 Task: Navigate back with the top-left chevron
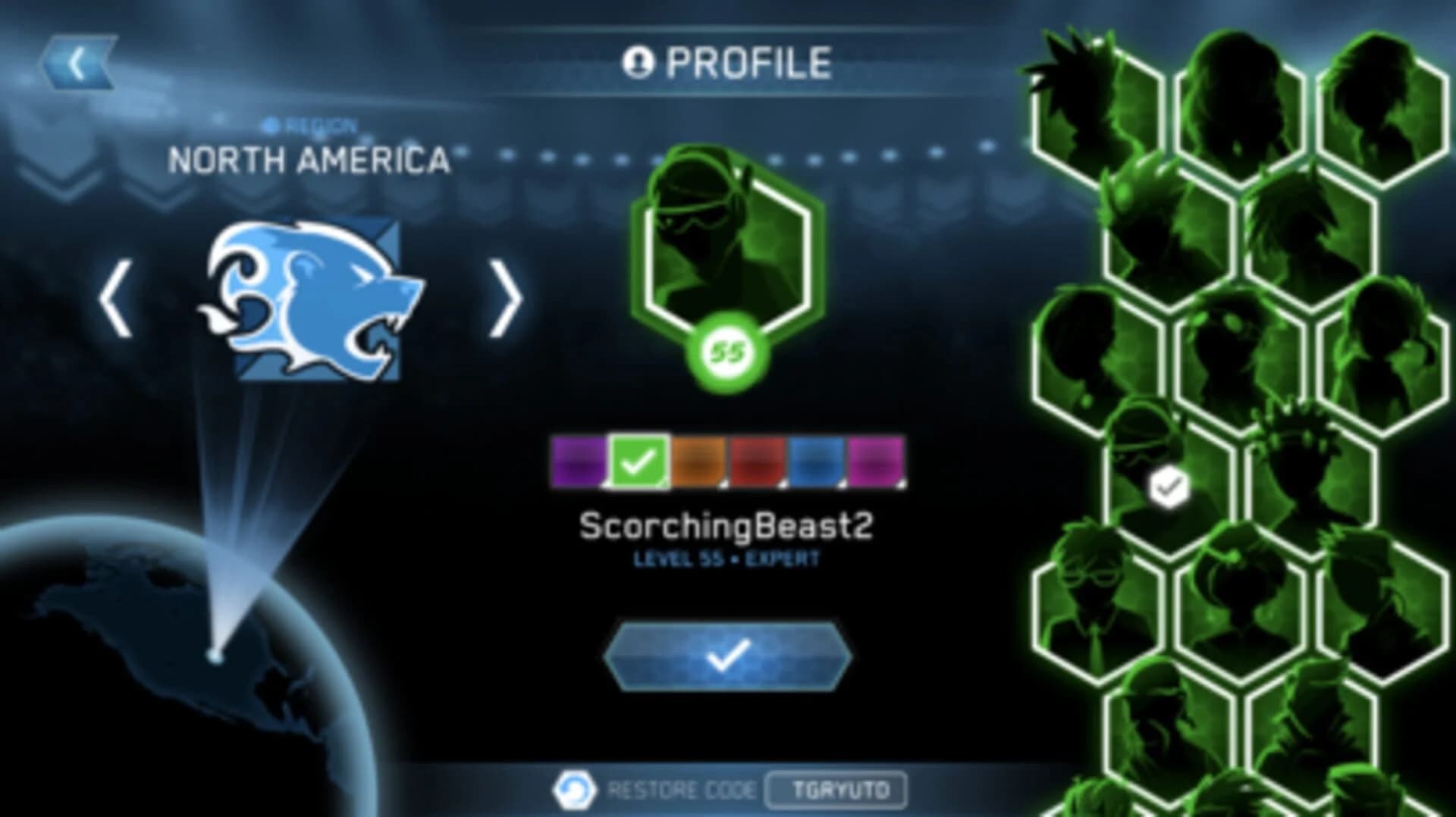coord(76,61)
